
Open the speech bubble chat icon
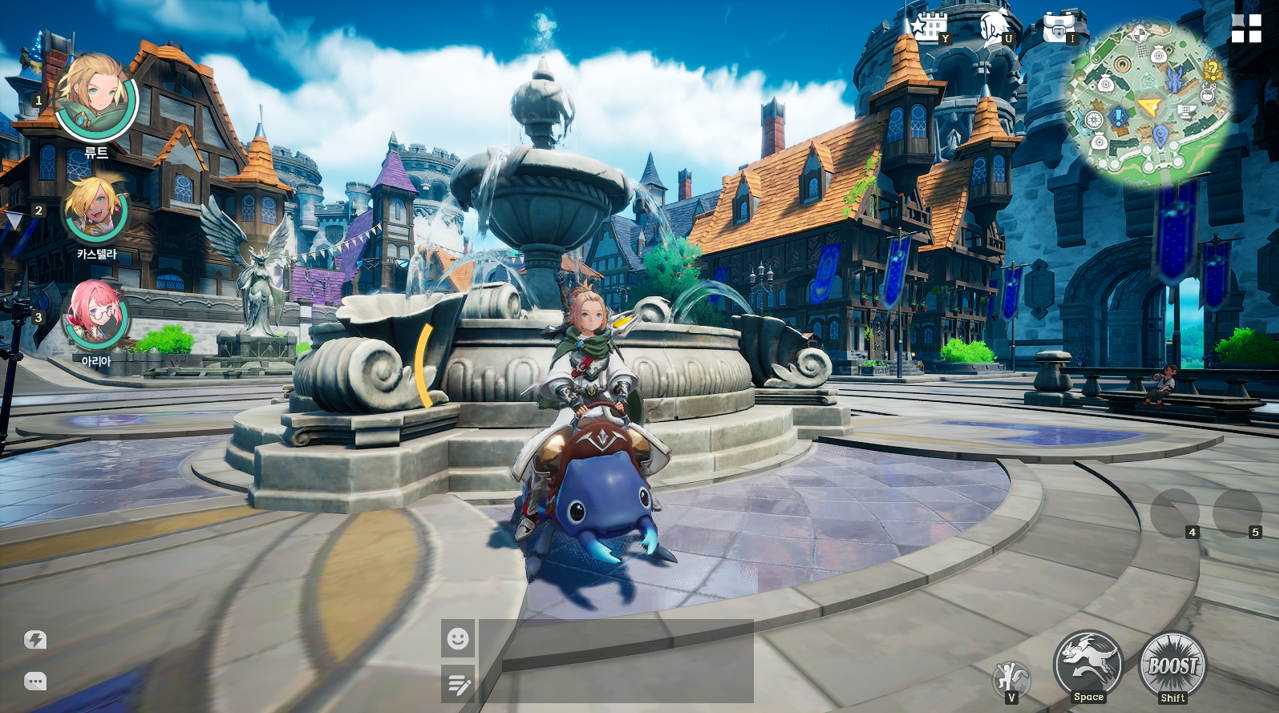[35, 681]
